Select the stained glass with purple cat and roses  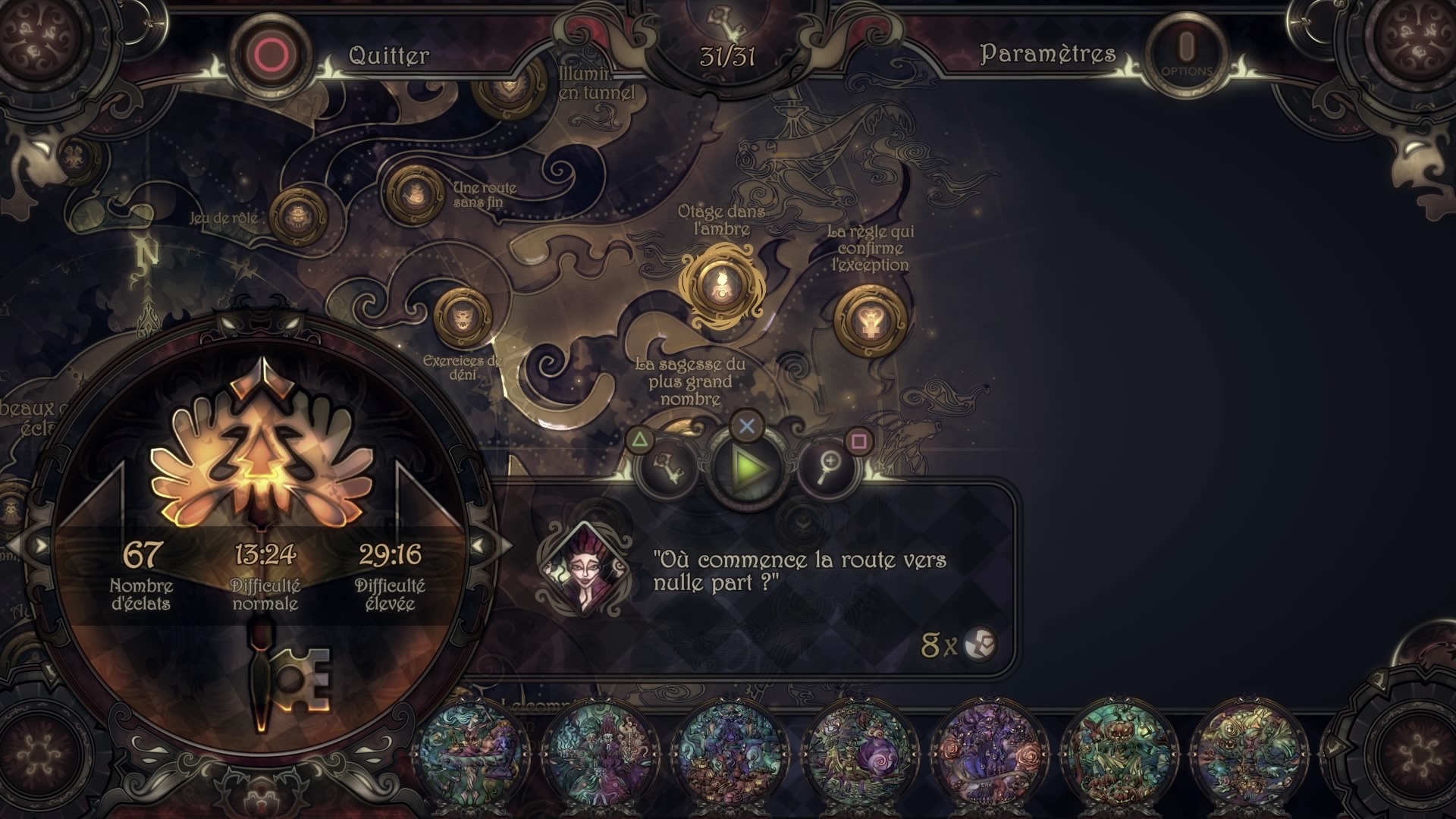click(990, 755)
